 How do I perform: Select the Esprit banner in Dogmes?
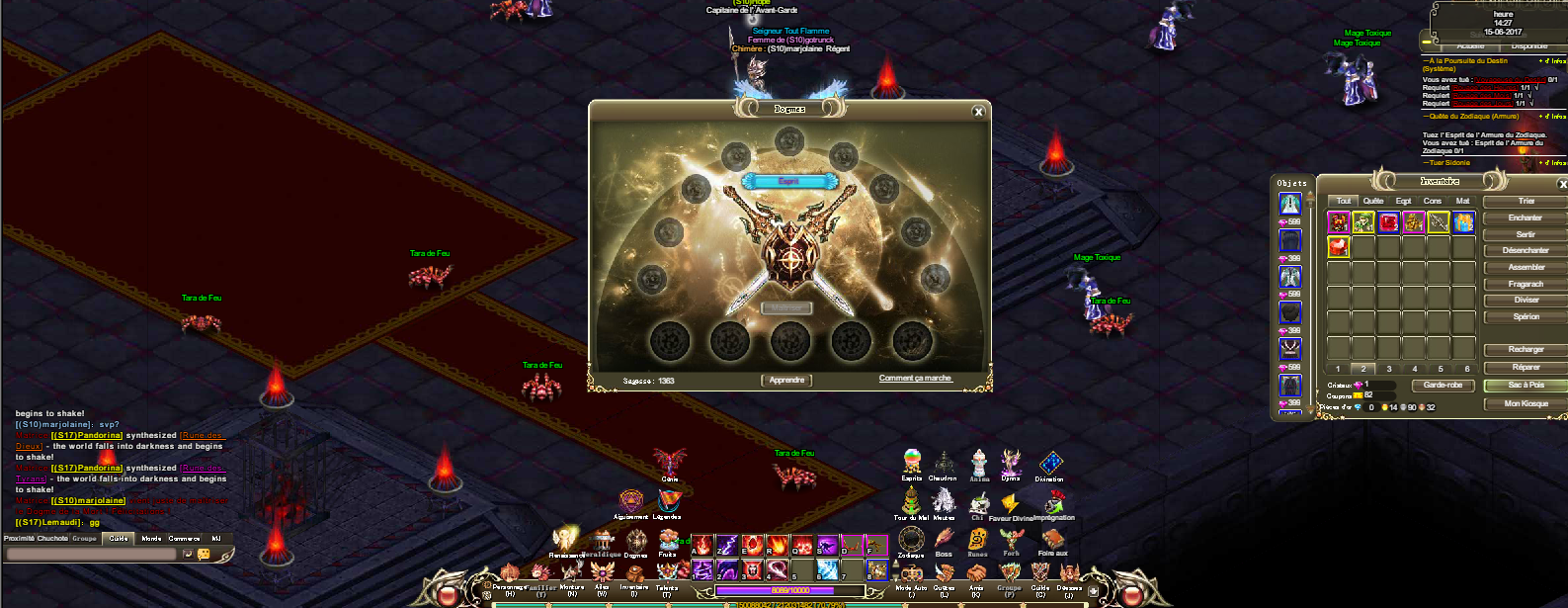pos(789,181)
